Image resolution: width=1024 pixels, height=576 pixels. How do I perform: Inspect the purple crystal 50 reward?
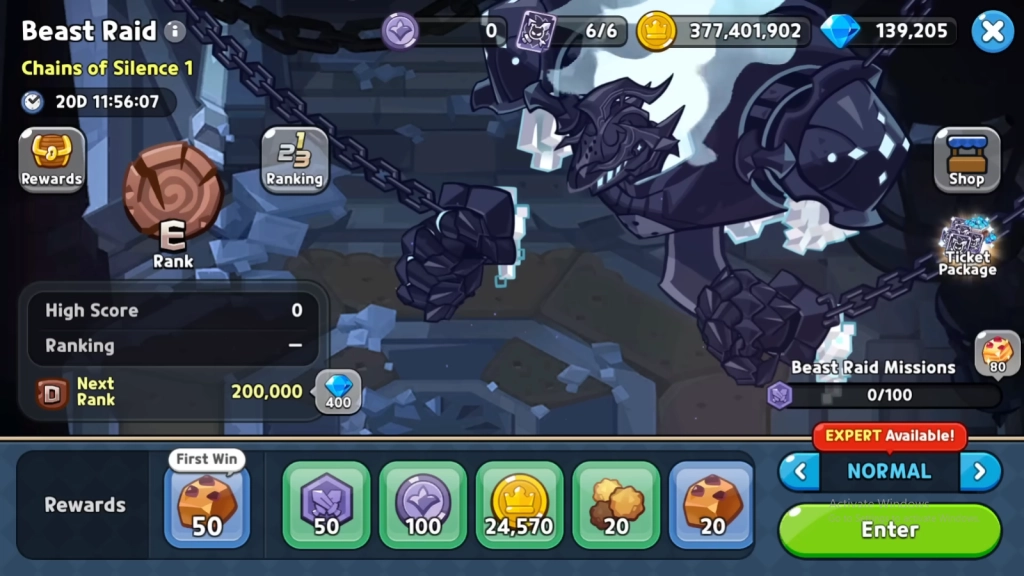tap(326, 505)
